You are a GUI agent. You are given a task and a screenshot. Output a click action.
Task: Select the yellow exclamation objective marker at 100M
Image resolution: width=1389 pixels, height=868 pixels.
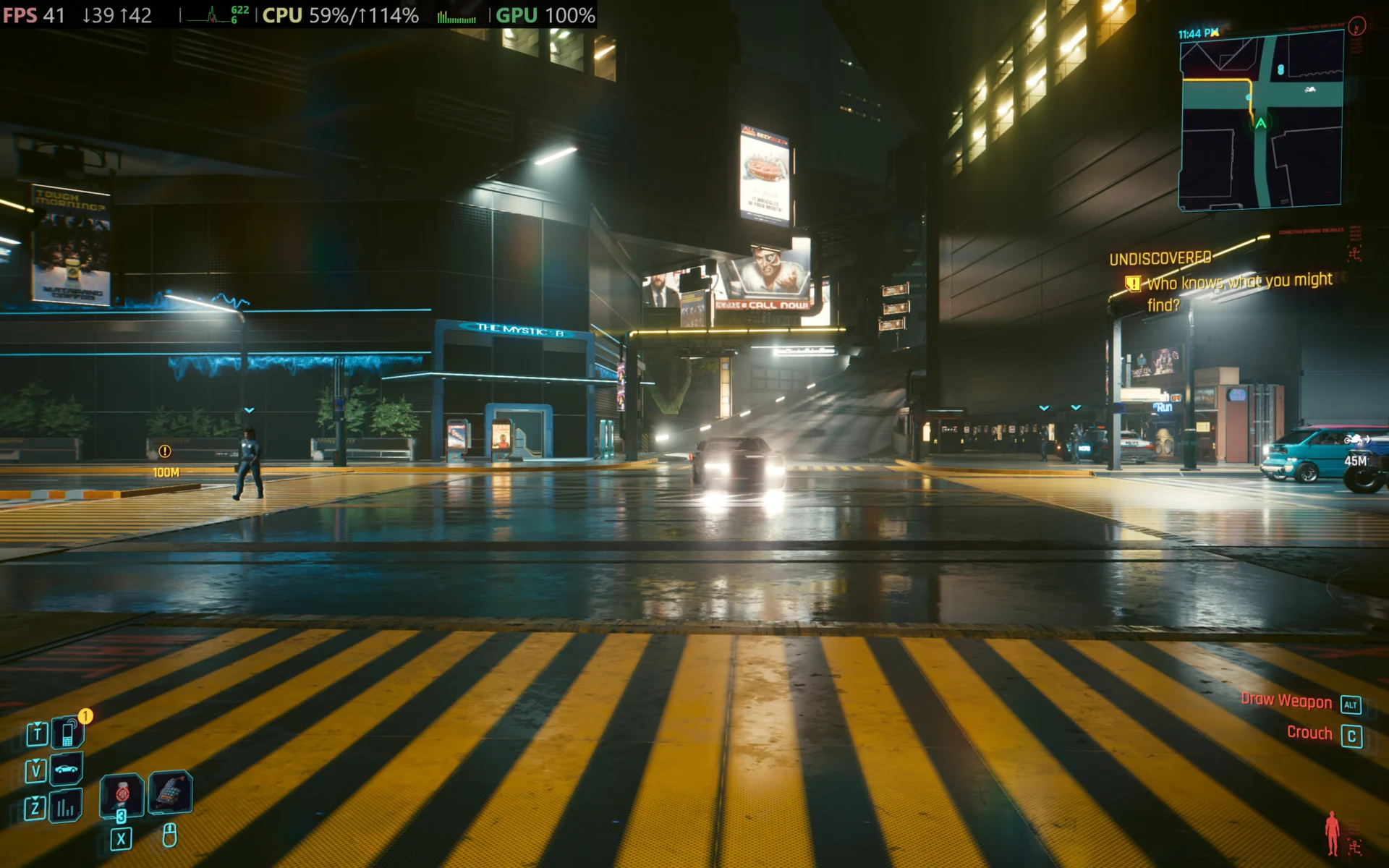(165, 451)
